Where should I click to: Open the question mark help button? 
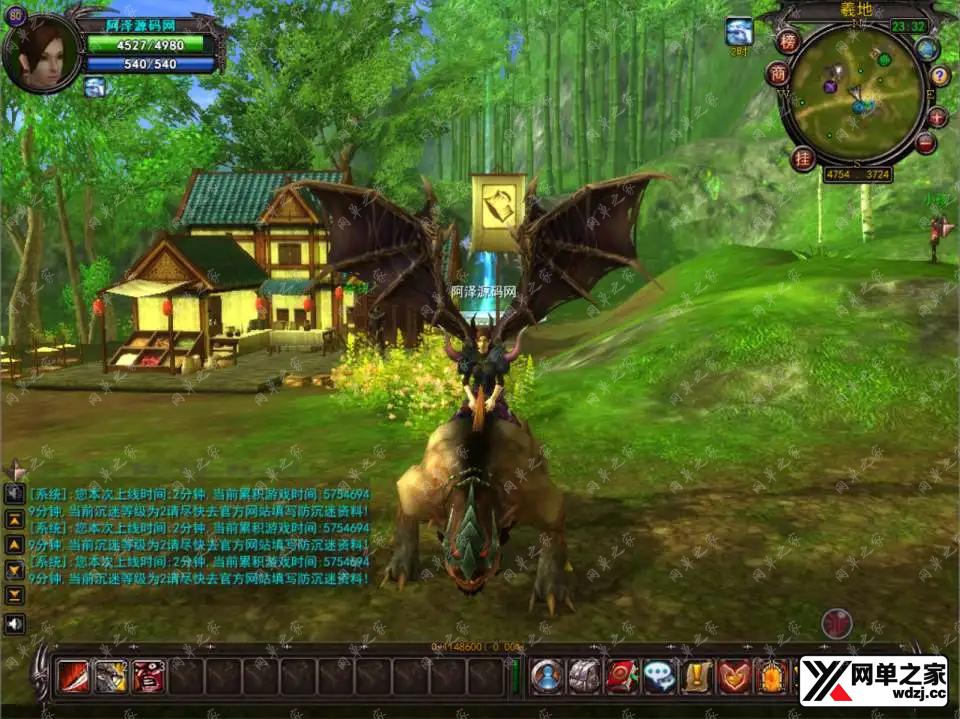[939, 76]
